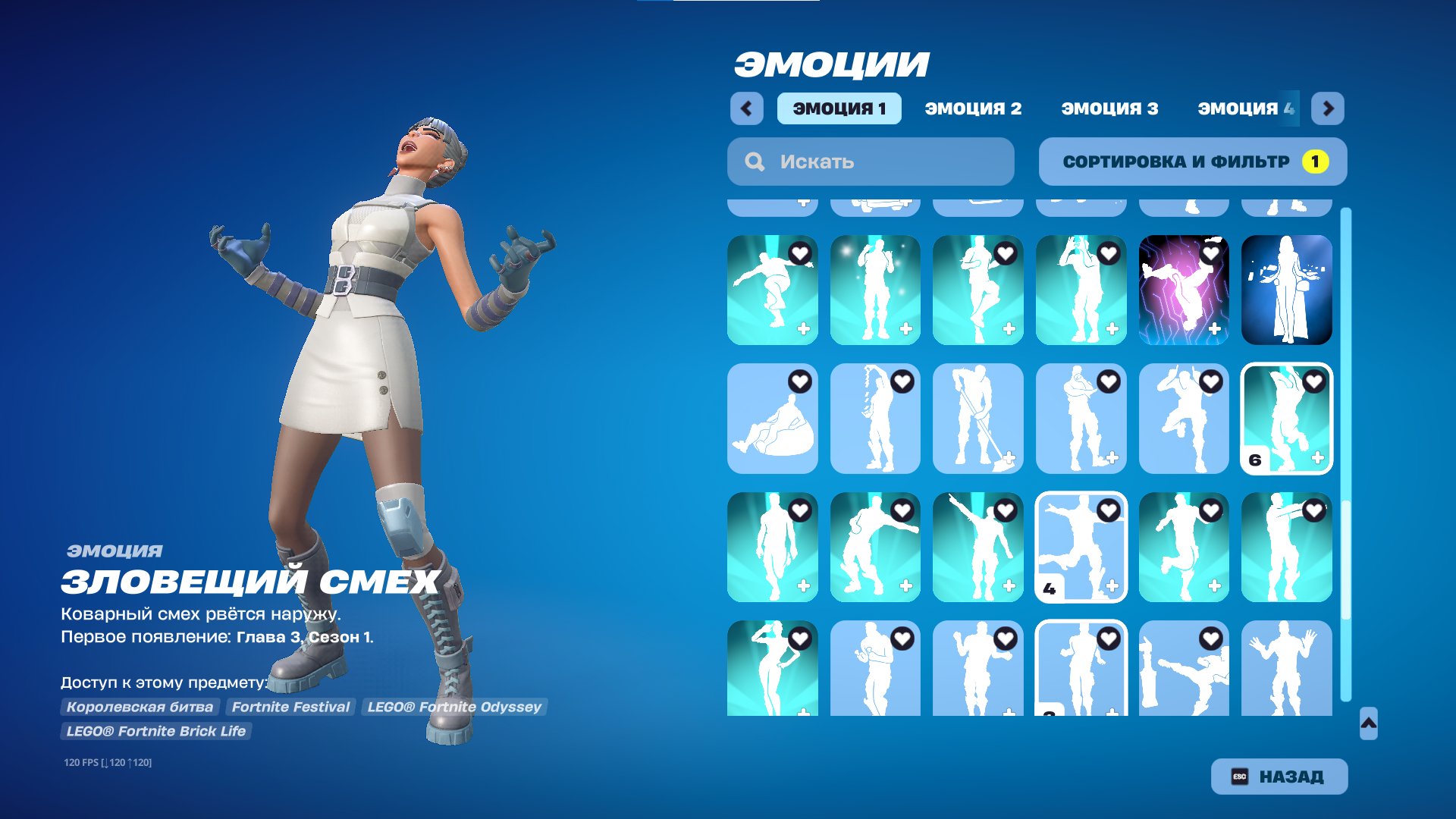Choose the bean bag lounging emote
Screen dimensions: 1456x819
tap(772, 419)
